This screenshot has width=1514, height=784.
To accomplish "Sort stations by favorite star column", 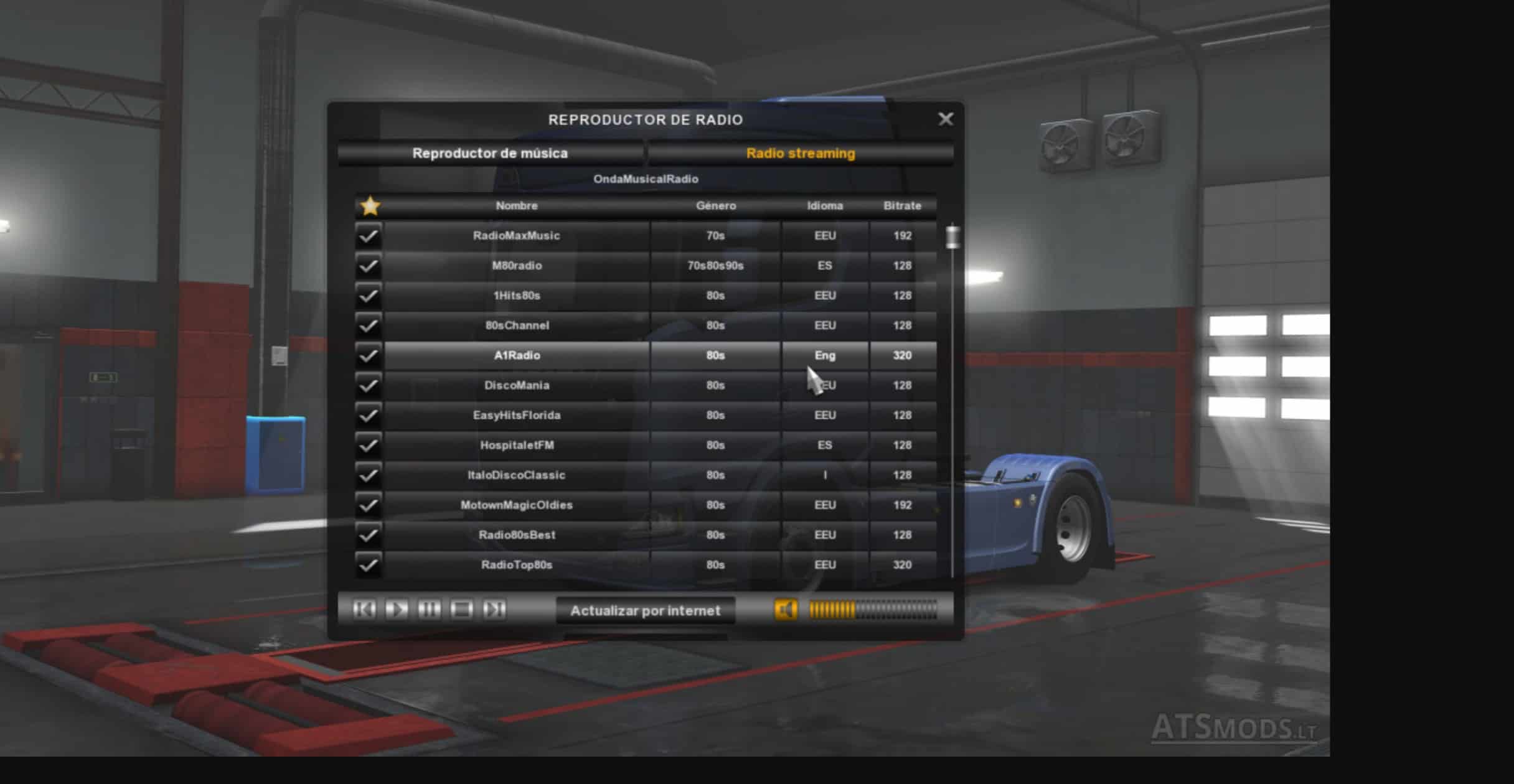I will pos(370,205).
